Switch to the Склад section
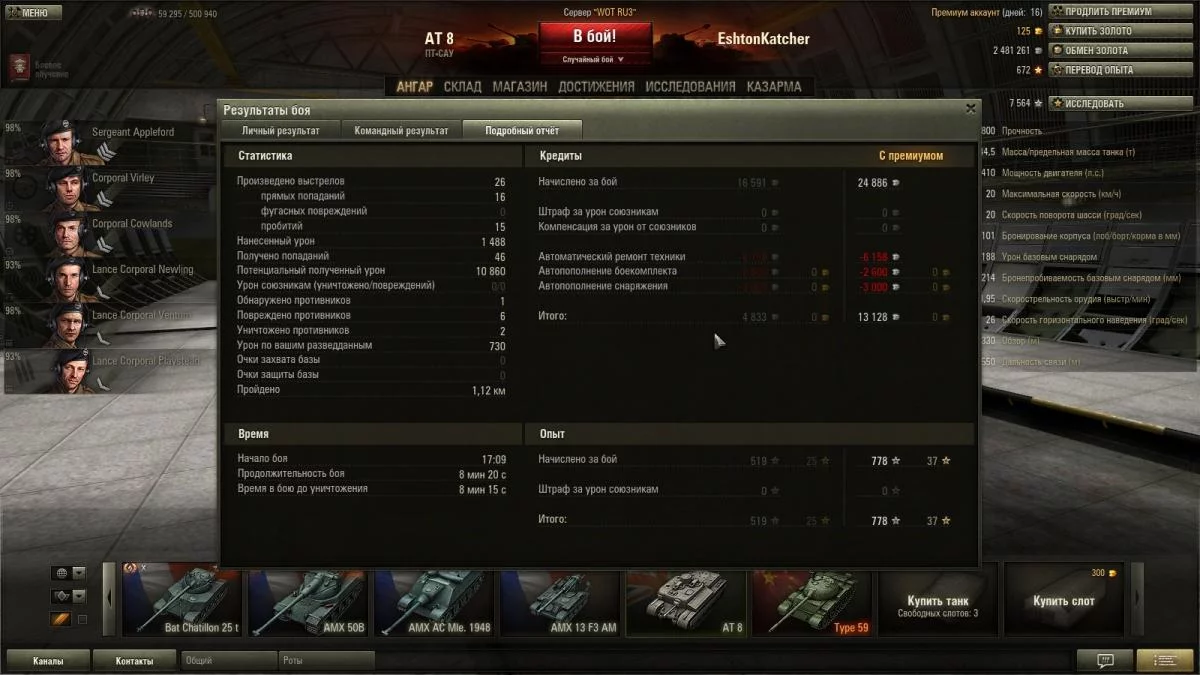Image resolution: width=1200 pixels, height=675 pixels. (x=462, y=87)
